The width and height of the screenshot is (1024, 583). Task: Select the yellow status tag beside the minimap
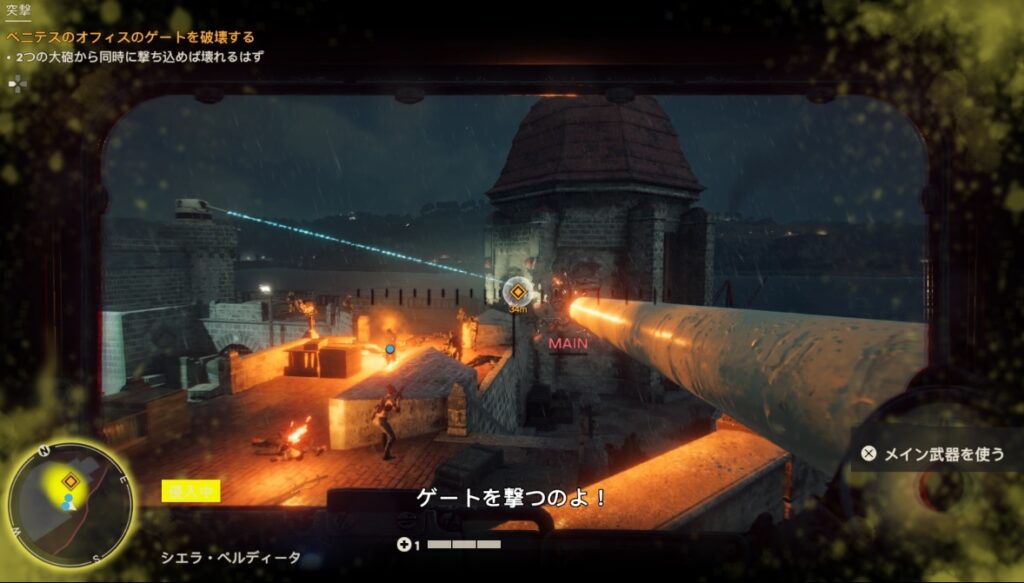click(191, 491)
